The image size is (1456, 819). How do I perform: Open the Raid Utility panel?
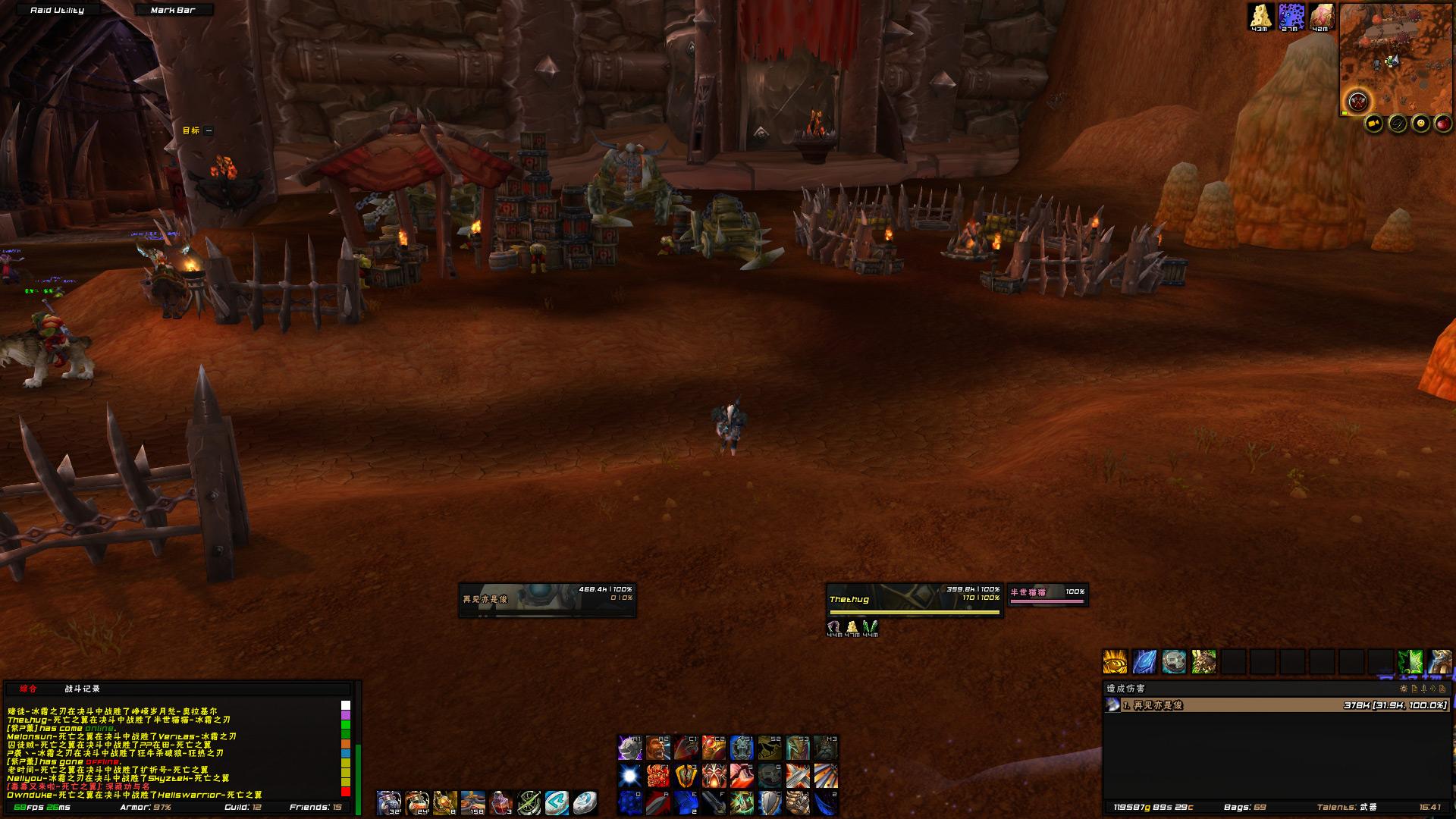57,10
